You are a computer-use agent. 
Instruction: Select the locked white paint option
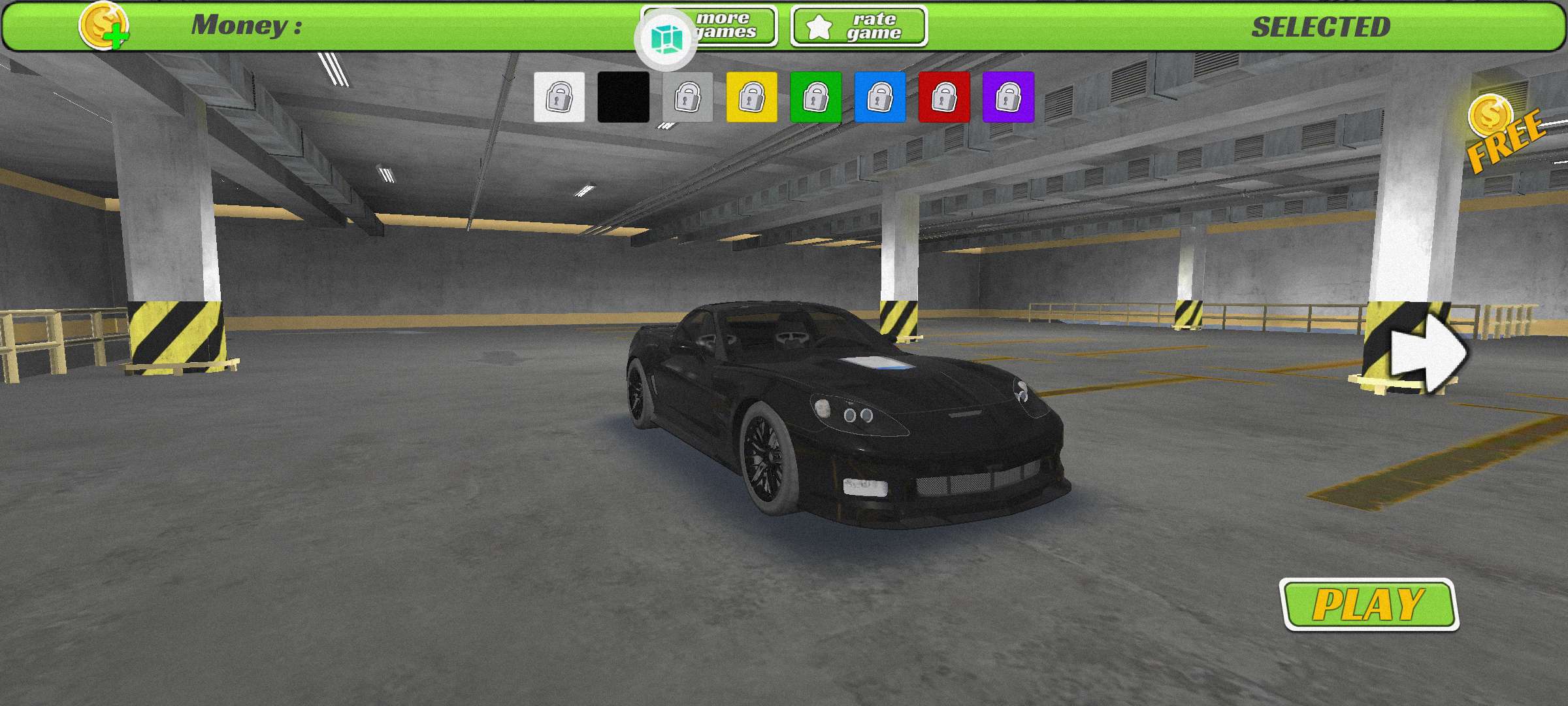[559, 98]
